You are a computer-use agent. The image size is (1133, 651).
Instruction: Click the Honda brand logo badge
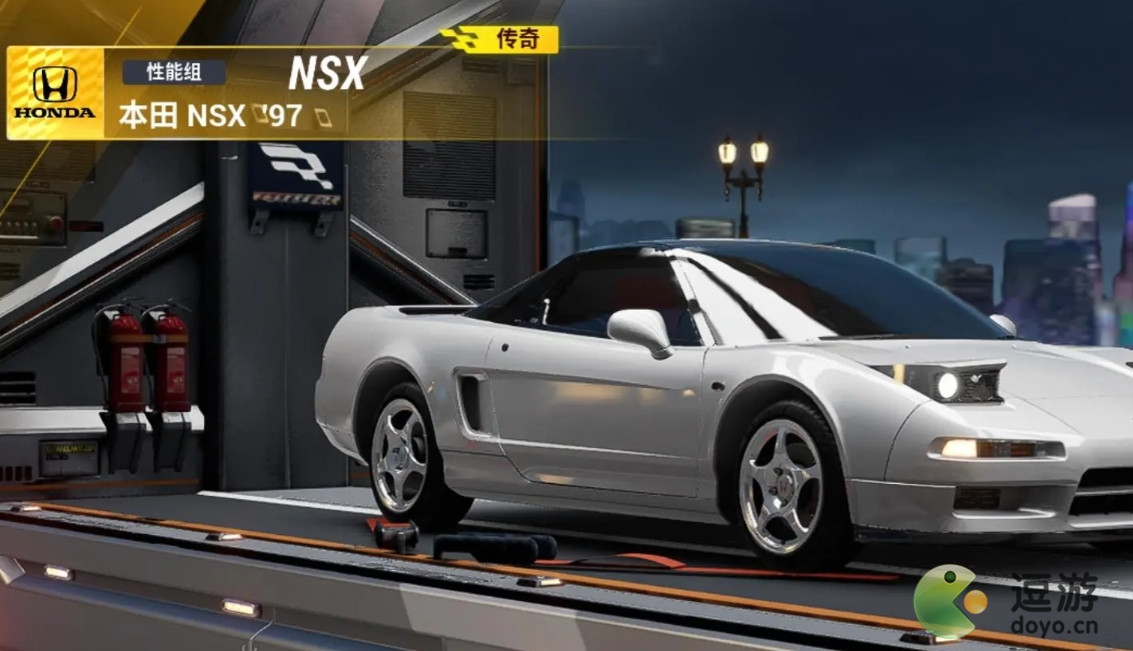[55, 93]
